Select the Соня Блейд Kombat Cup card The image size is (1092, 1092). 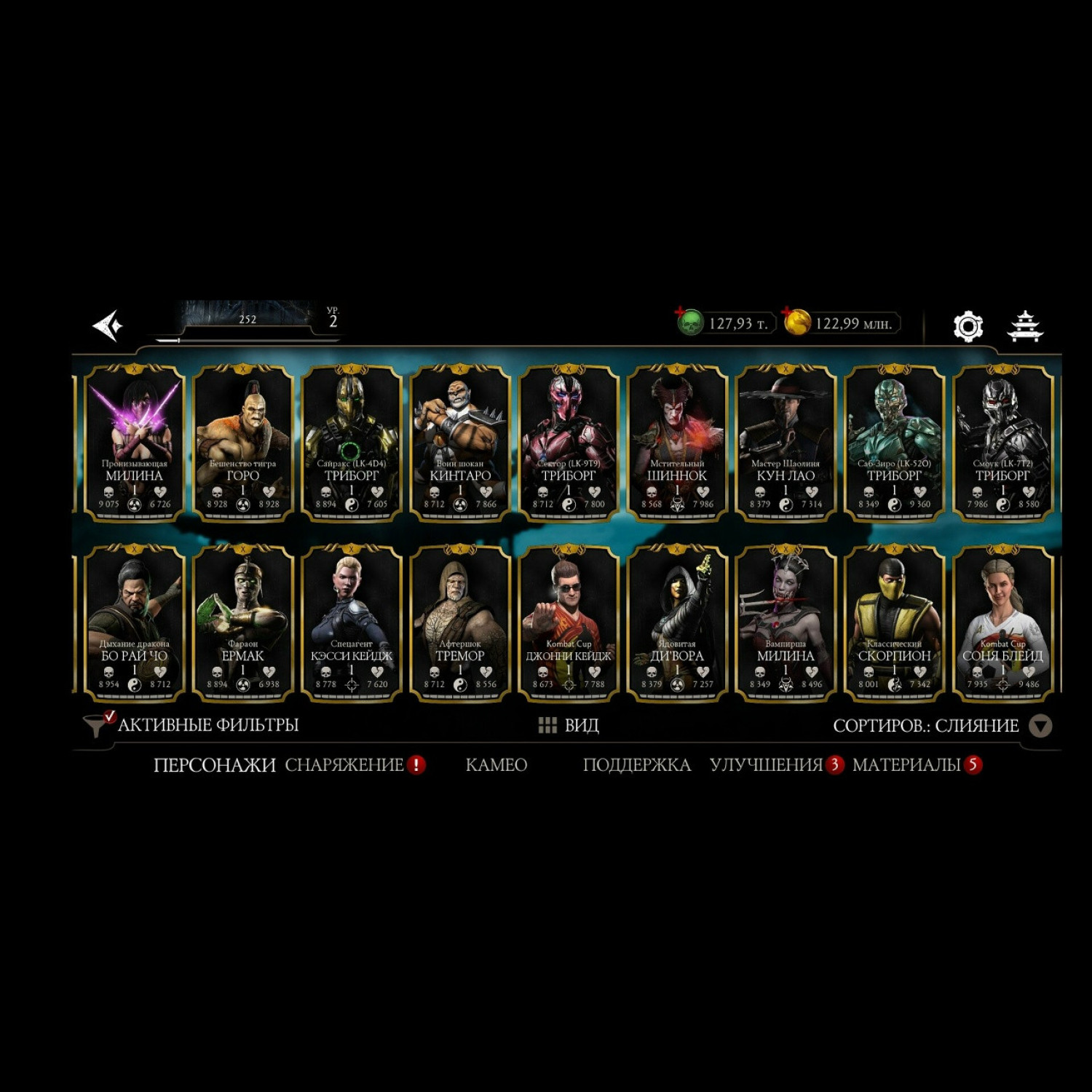tap(1002, 624)
